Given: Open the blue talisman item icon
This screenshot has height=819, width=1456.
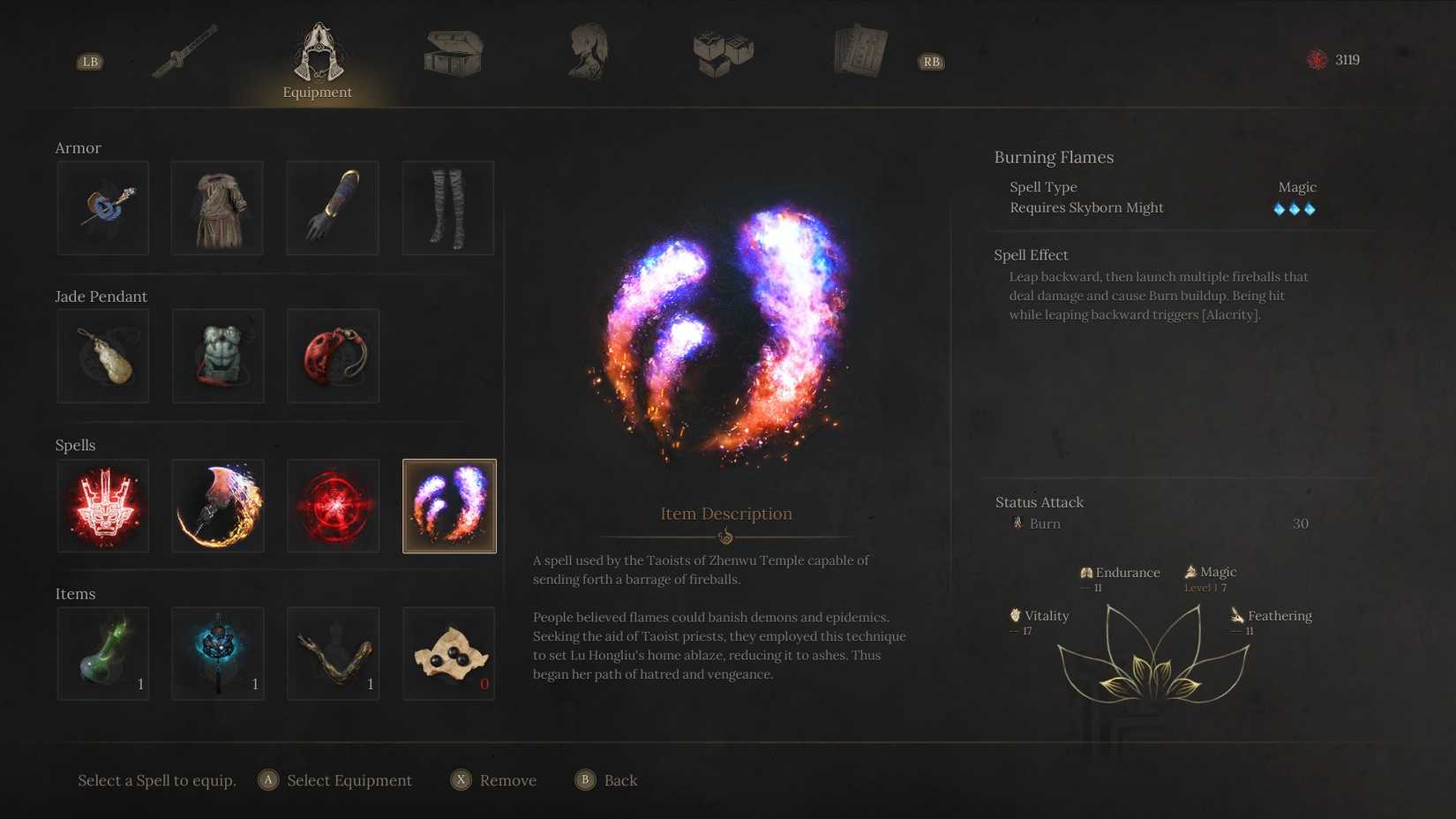Looking at the screenshot, I should (x=217, y=653).
